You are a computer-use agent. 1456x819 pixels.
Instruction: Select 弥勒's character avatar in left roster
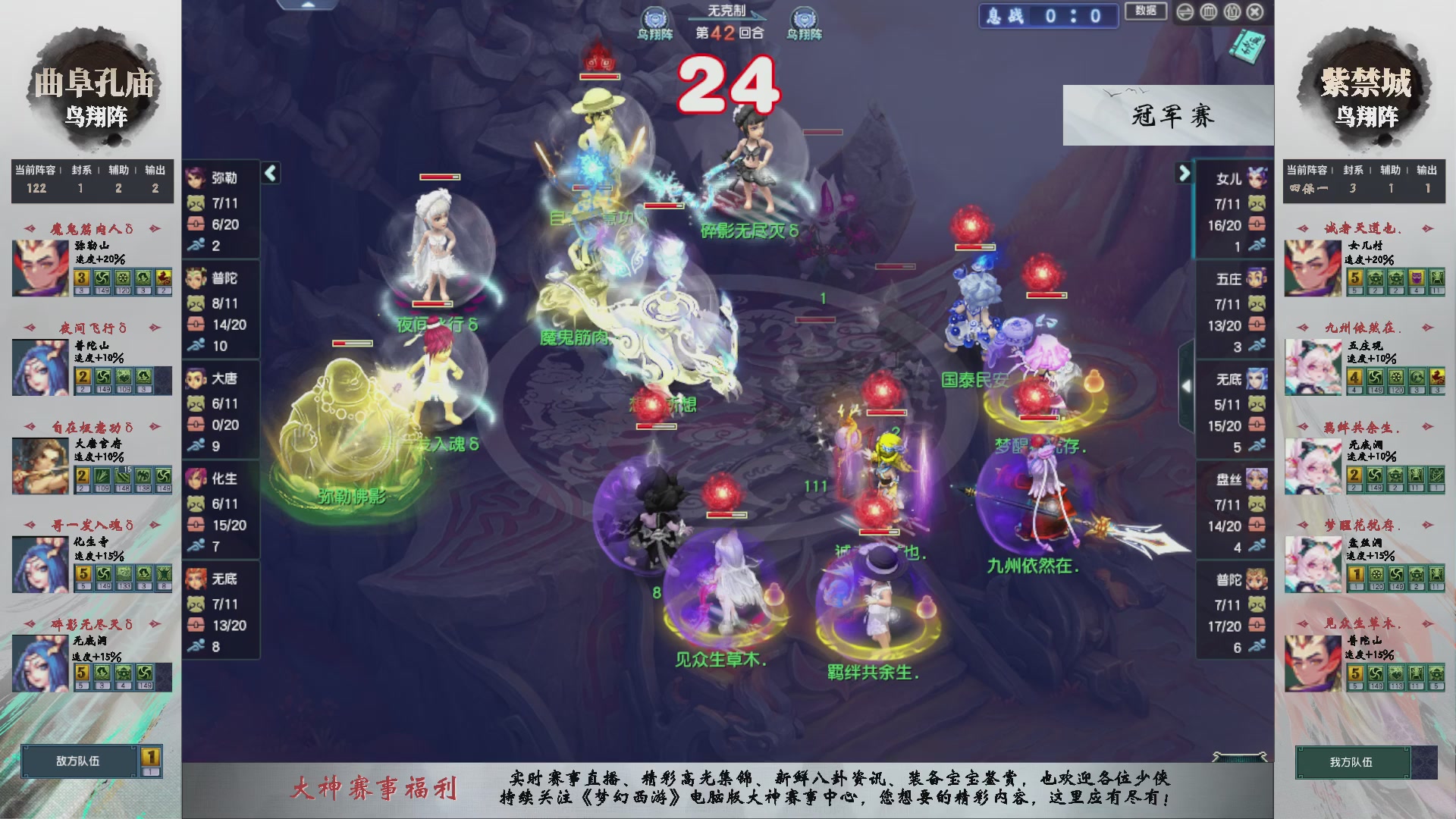[x=196, y=178]
